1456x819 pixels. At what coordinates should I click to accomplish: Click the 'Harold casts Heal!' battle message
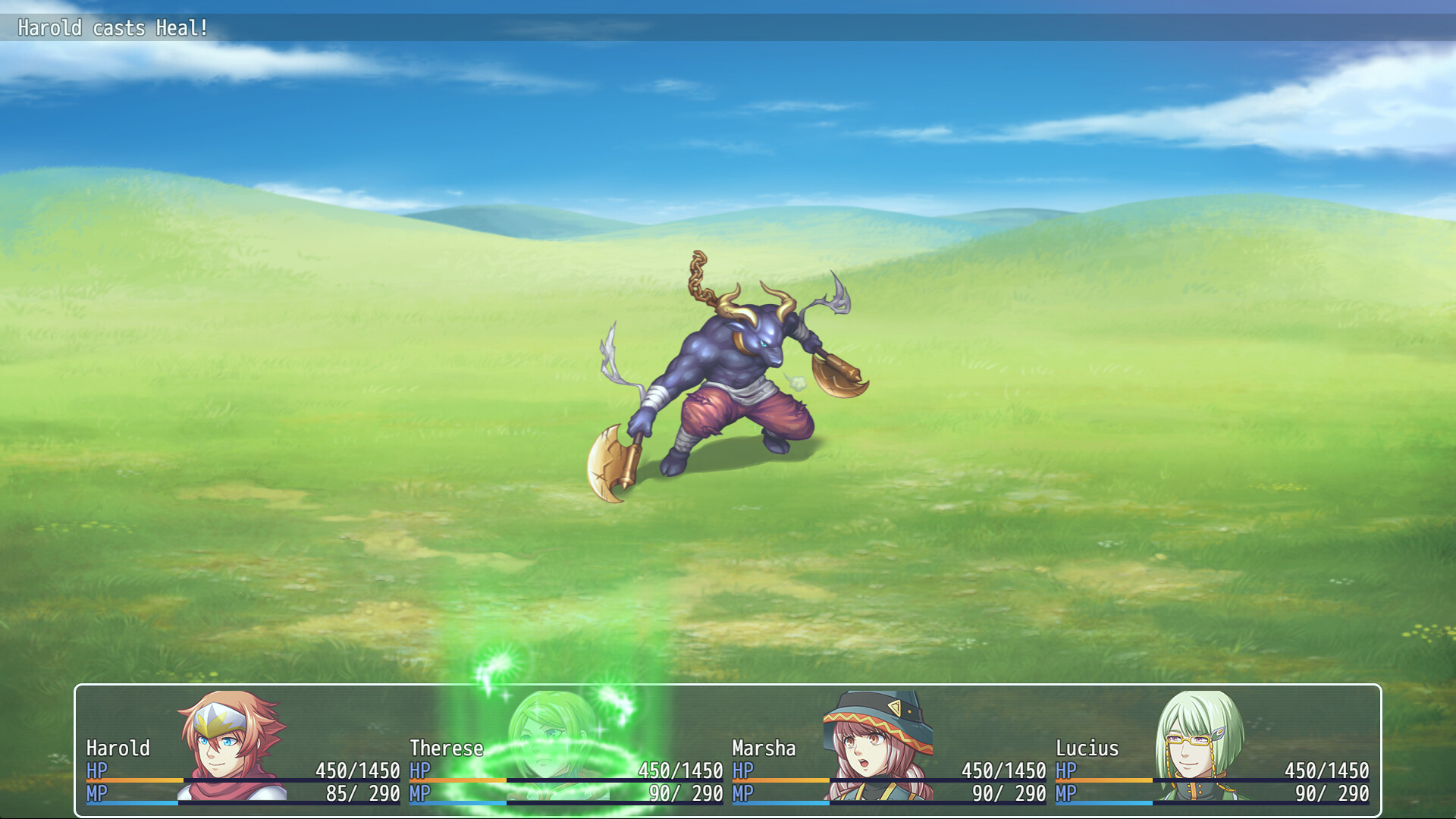click(x=114, y=27)
